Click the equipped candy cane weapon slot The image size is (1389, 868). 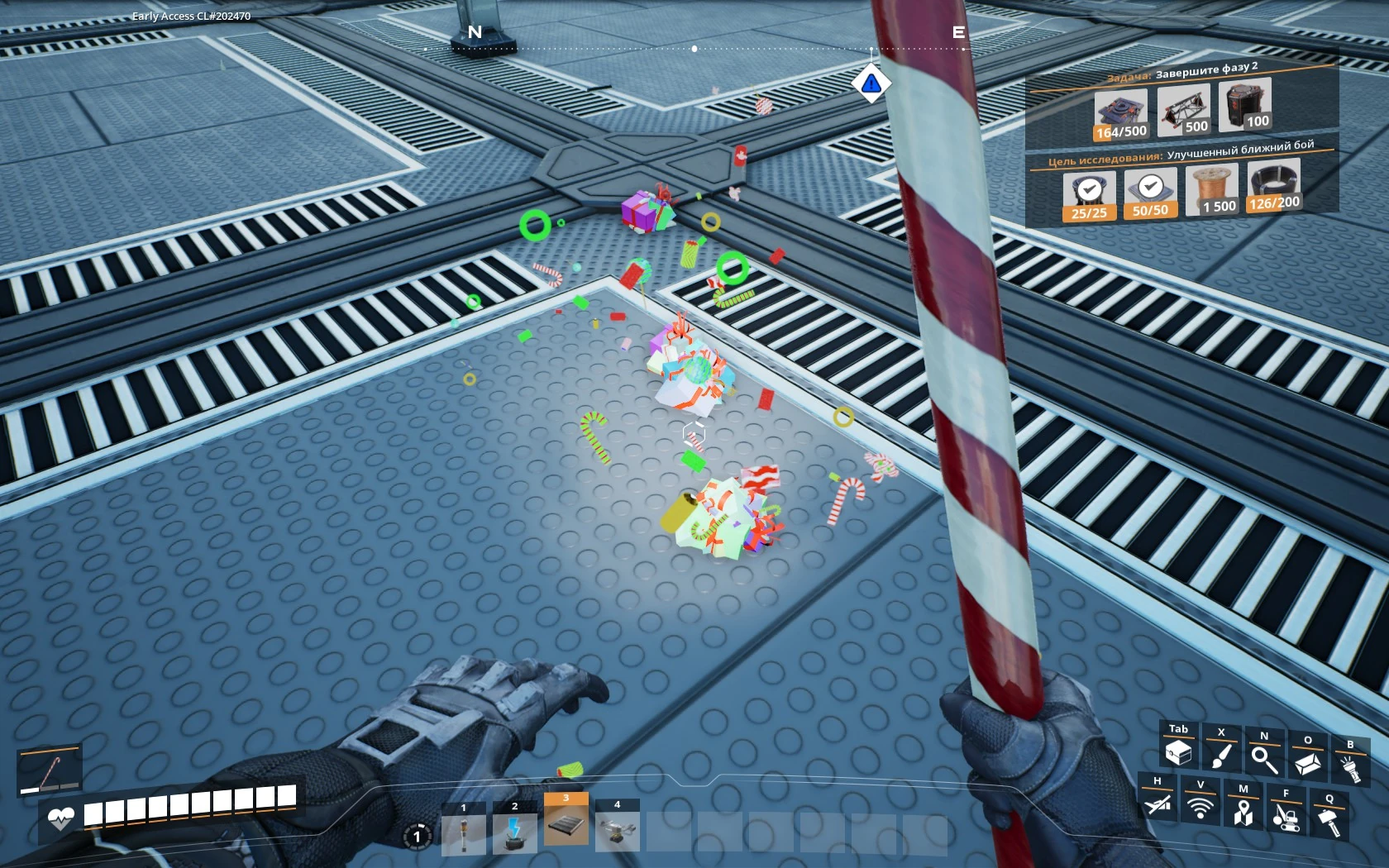pos(50,771)
